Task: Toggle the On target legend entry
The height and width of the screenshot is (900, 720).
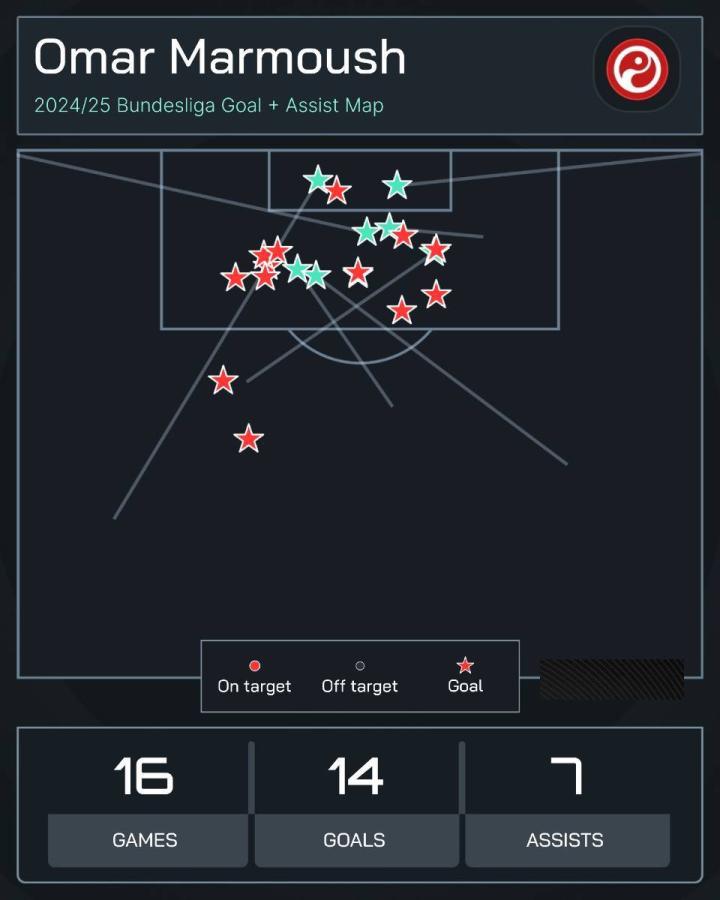Action: [254, 677]
